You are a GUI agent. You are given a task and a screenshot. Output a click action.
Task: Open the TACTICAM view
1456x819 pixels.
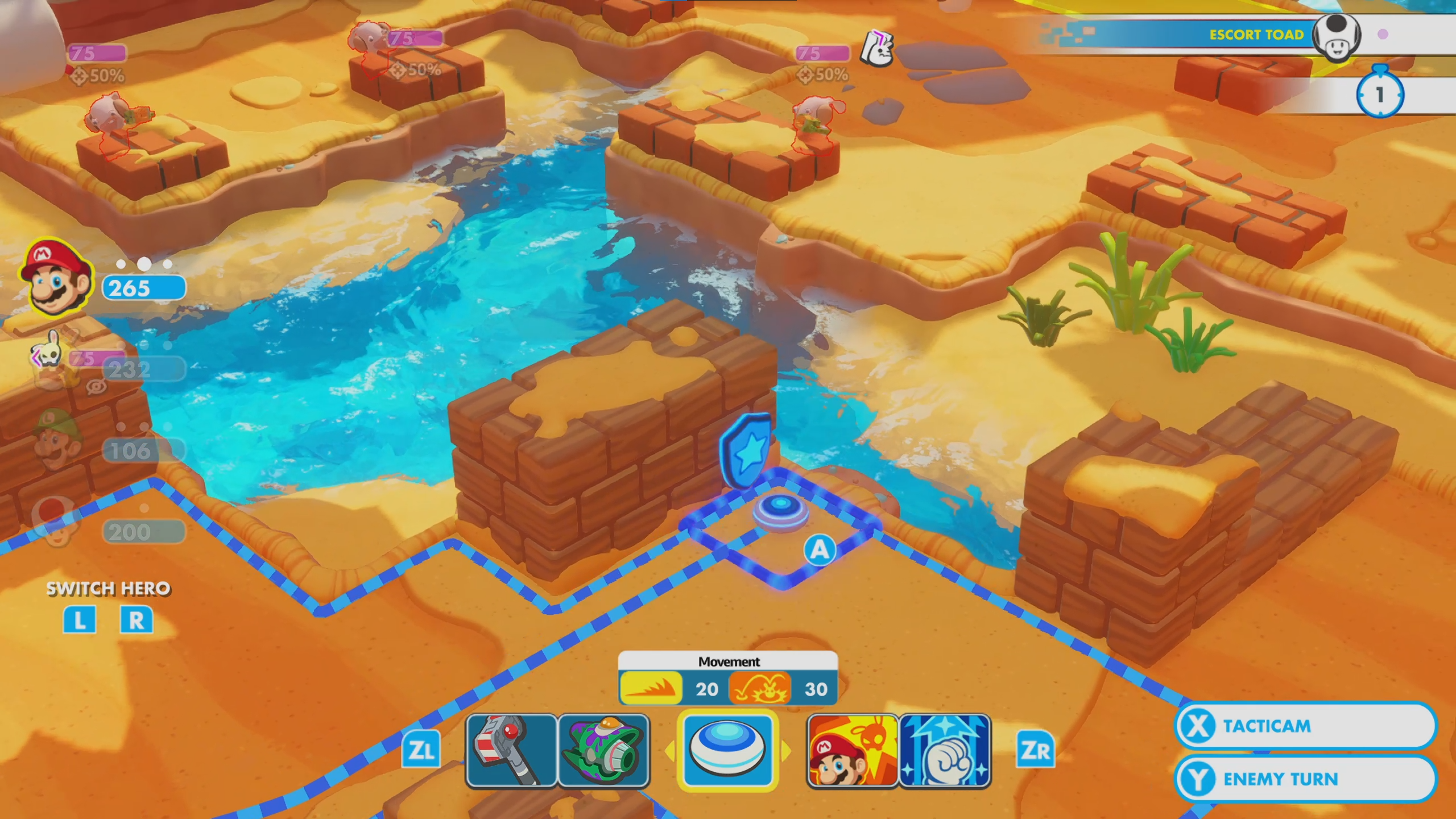pyautogui.click(x=1308, y=726)
